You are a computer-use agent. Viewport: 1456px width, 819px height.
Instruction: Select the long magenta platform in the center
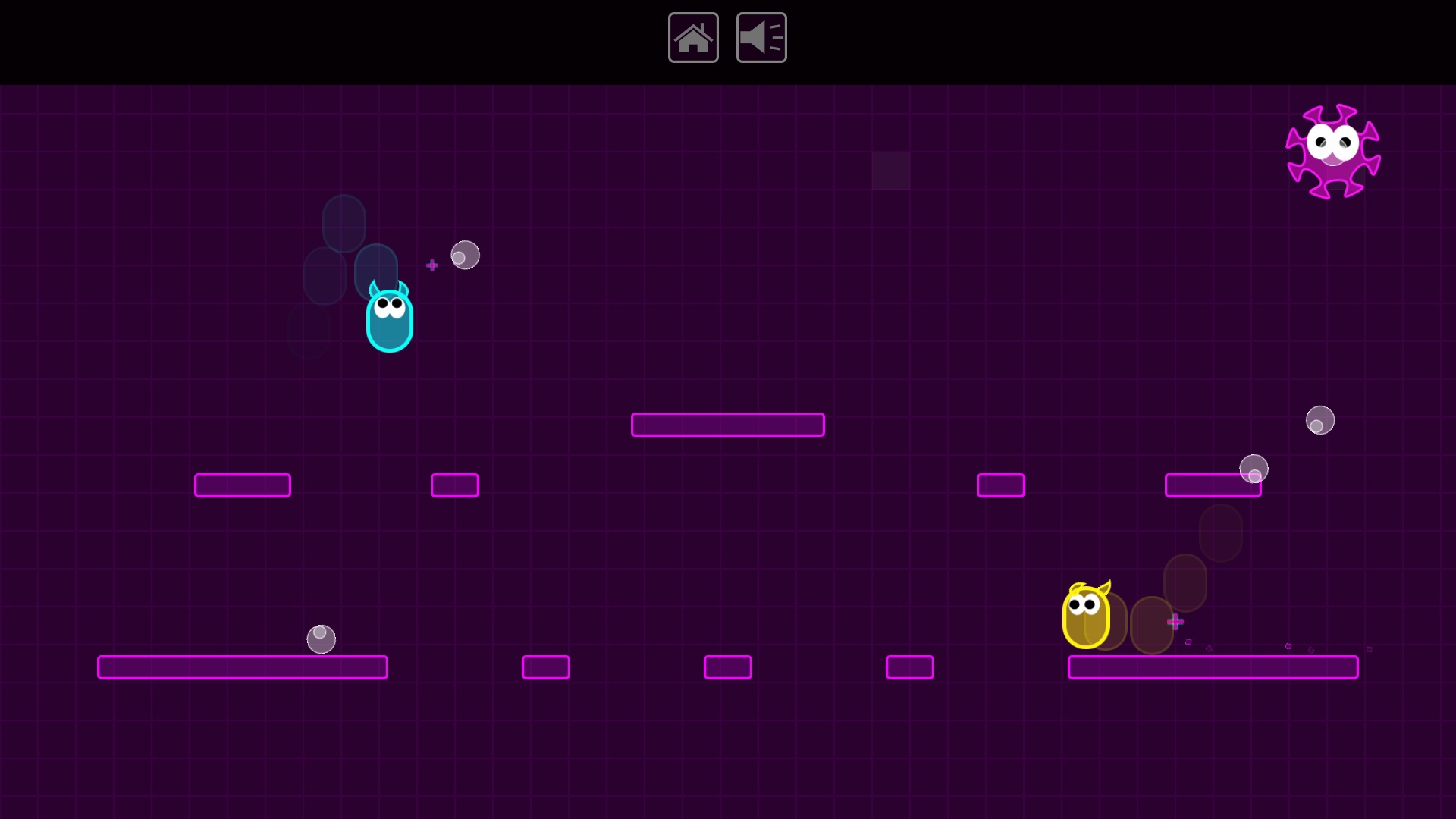pos(727,425)
